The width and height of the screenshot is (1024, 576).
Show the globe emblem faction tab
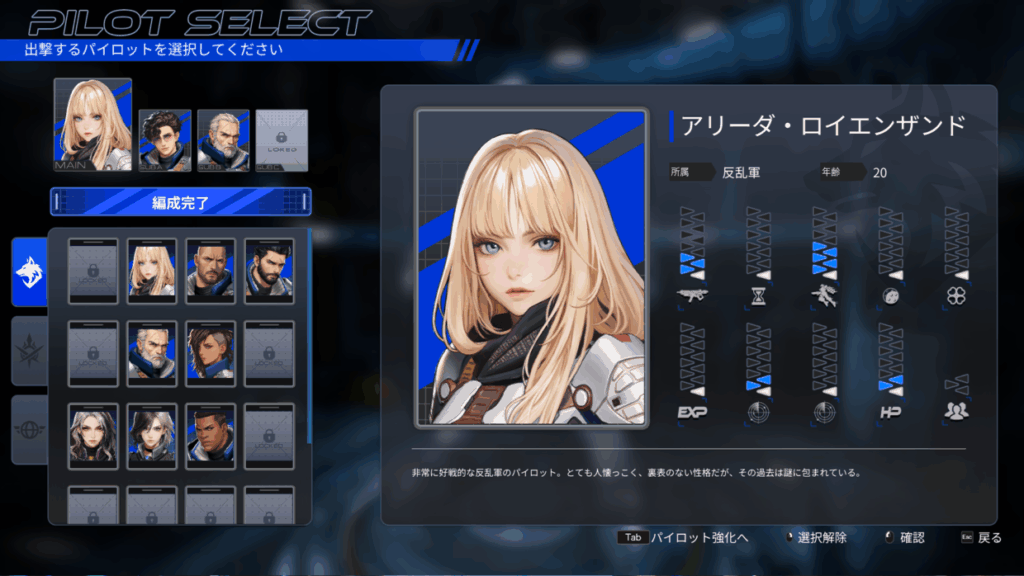coord(29,429)
